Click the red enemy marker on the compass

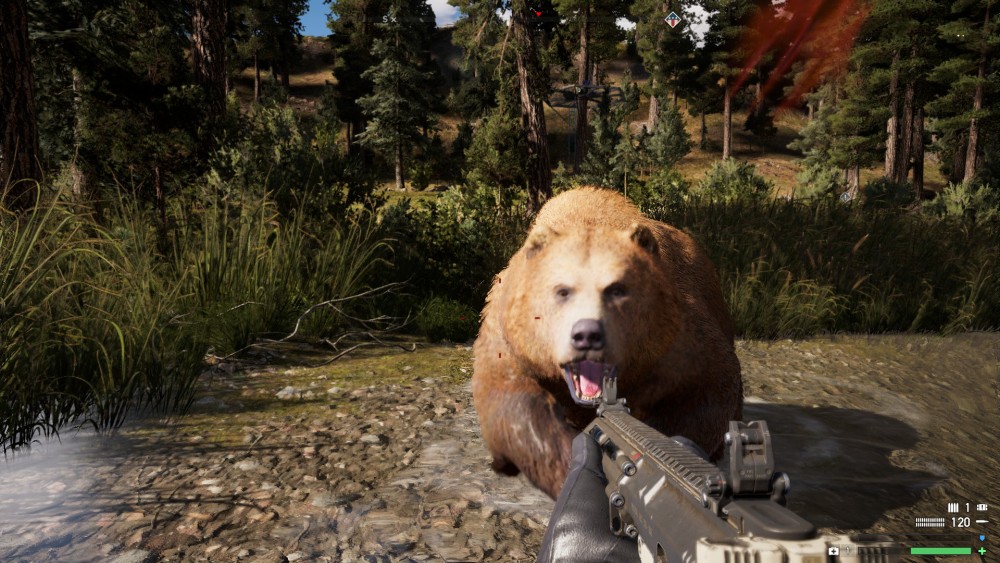pos(538,13)
